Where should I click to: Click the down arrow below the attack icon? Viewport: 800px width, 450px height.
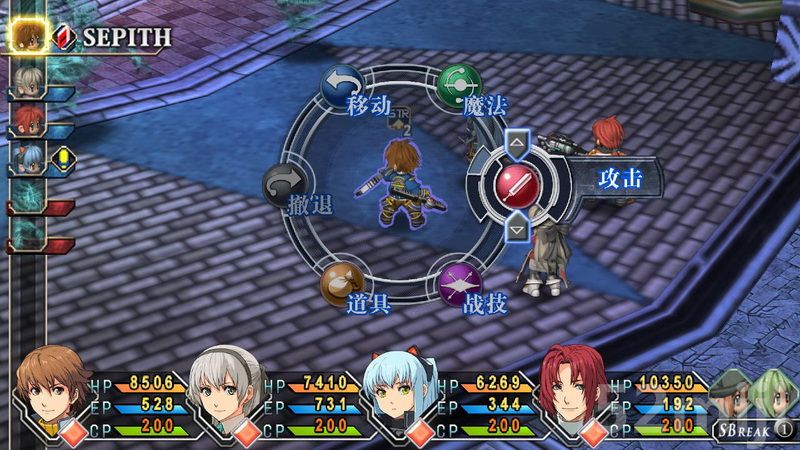[517, 229]
